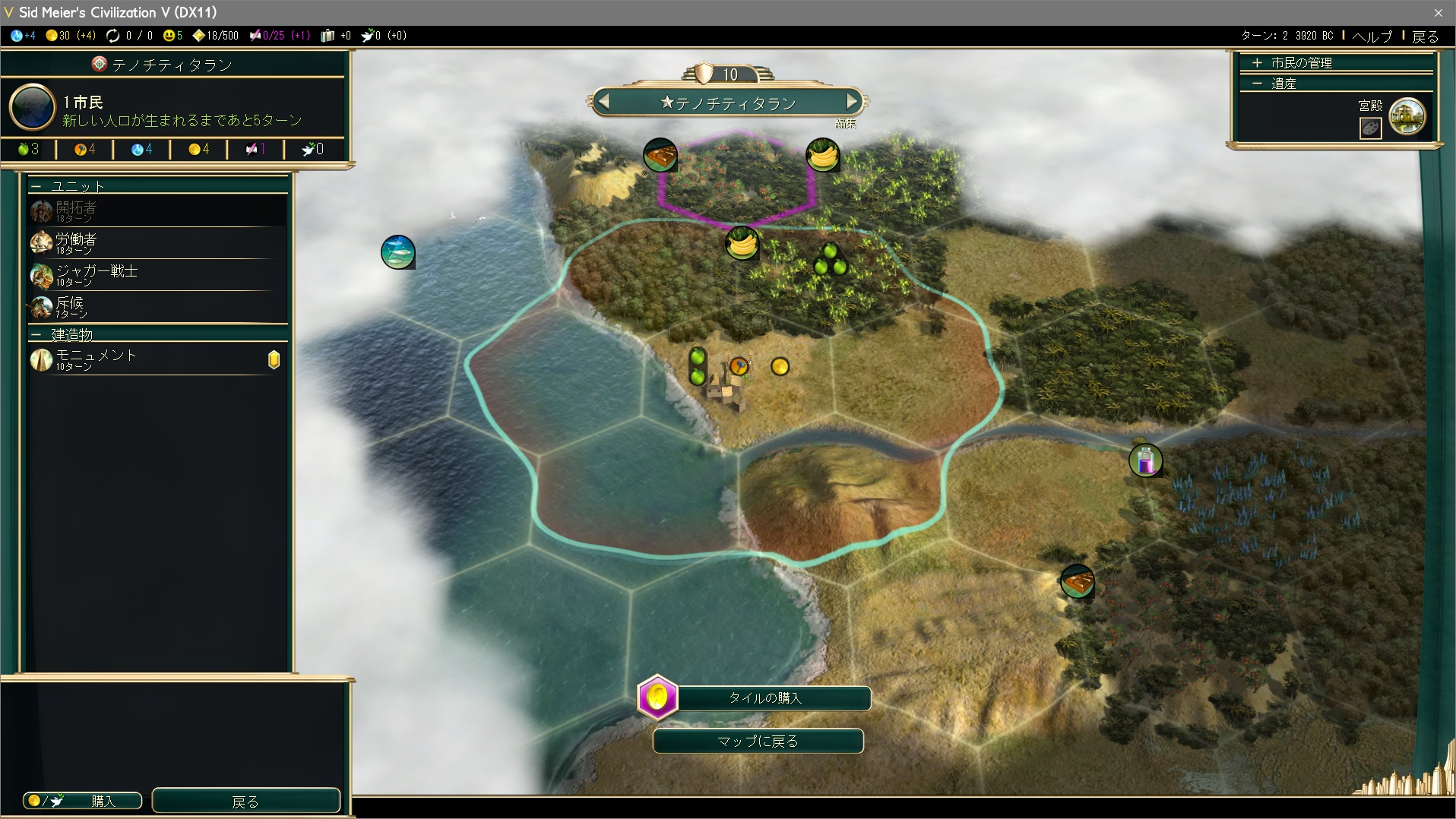Open the ヘルプ help menu
The width and height of the screenshot is (1456, 819).
[x=1372, y=36]
